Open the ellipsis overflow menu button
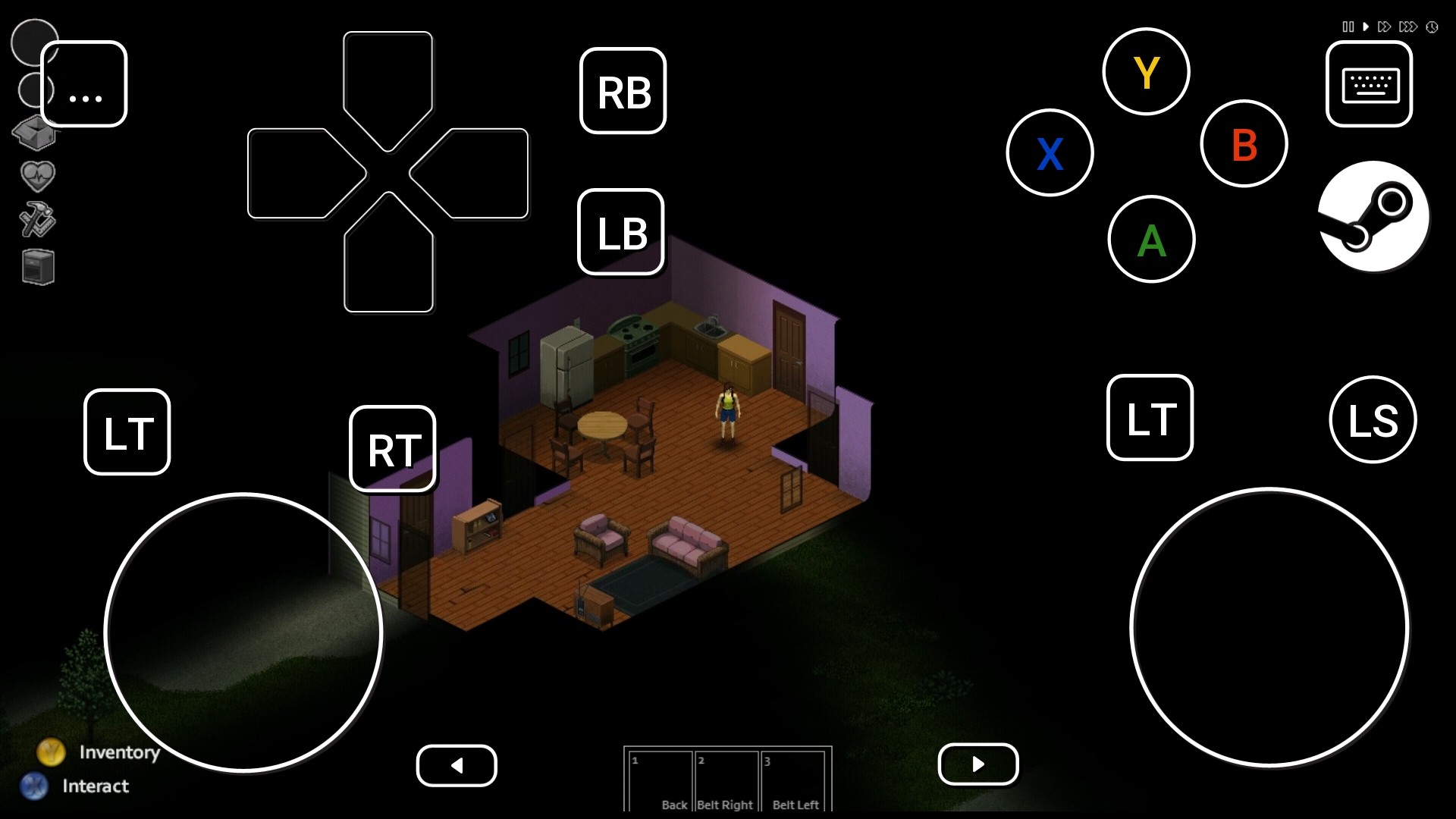Image resolution: width=1456 pixels, height=819 pixels. 85,84
